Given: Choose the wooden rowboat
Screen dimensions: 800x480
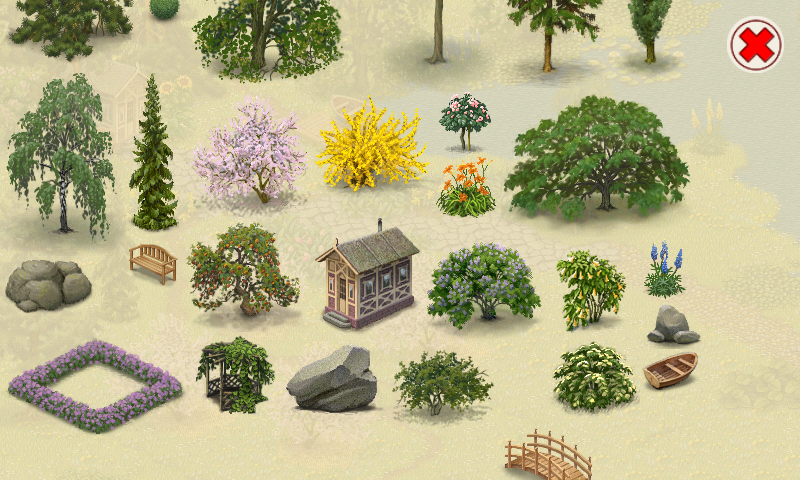Looking at the screenshot, I should tap(670, 370).
